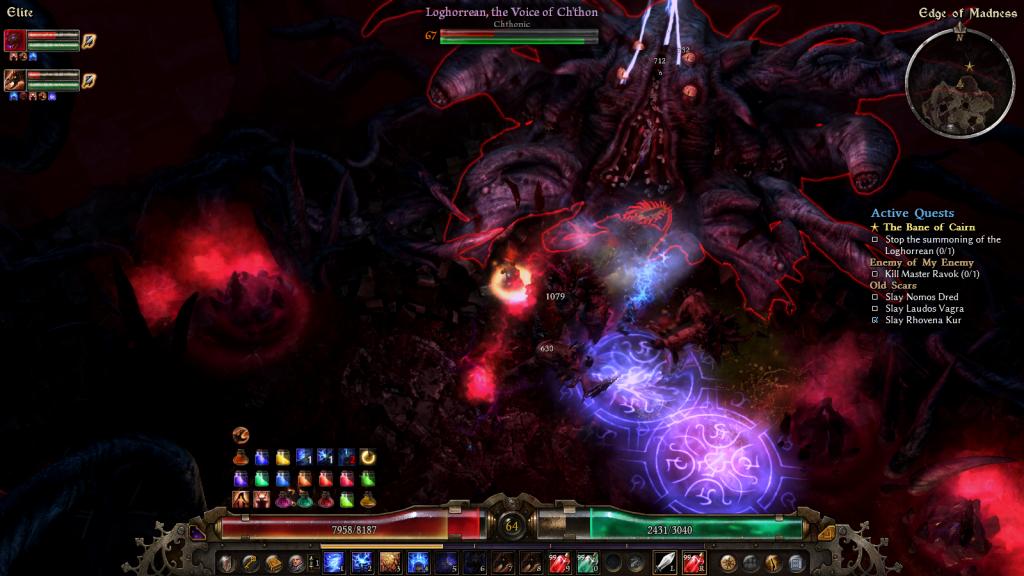Activate the white blade skill slot
This screenshot has width=1024, height=576.
click(665, 562)
